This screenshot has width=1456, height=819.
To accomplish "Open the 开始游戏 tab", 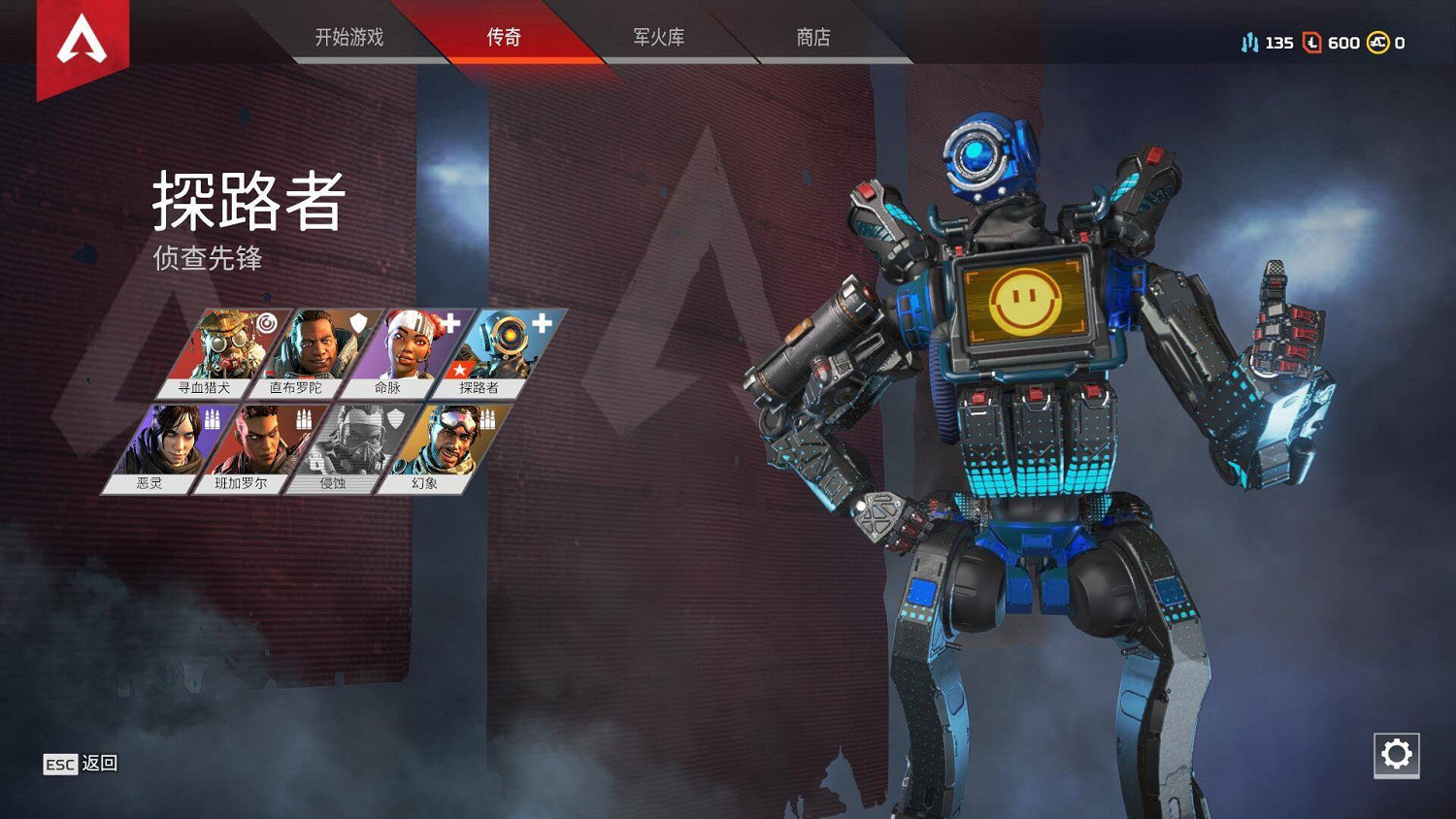I will point(349,37).
